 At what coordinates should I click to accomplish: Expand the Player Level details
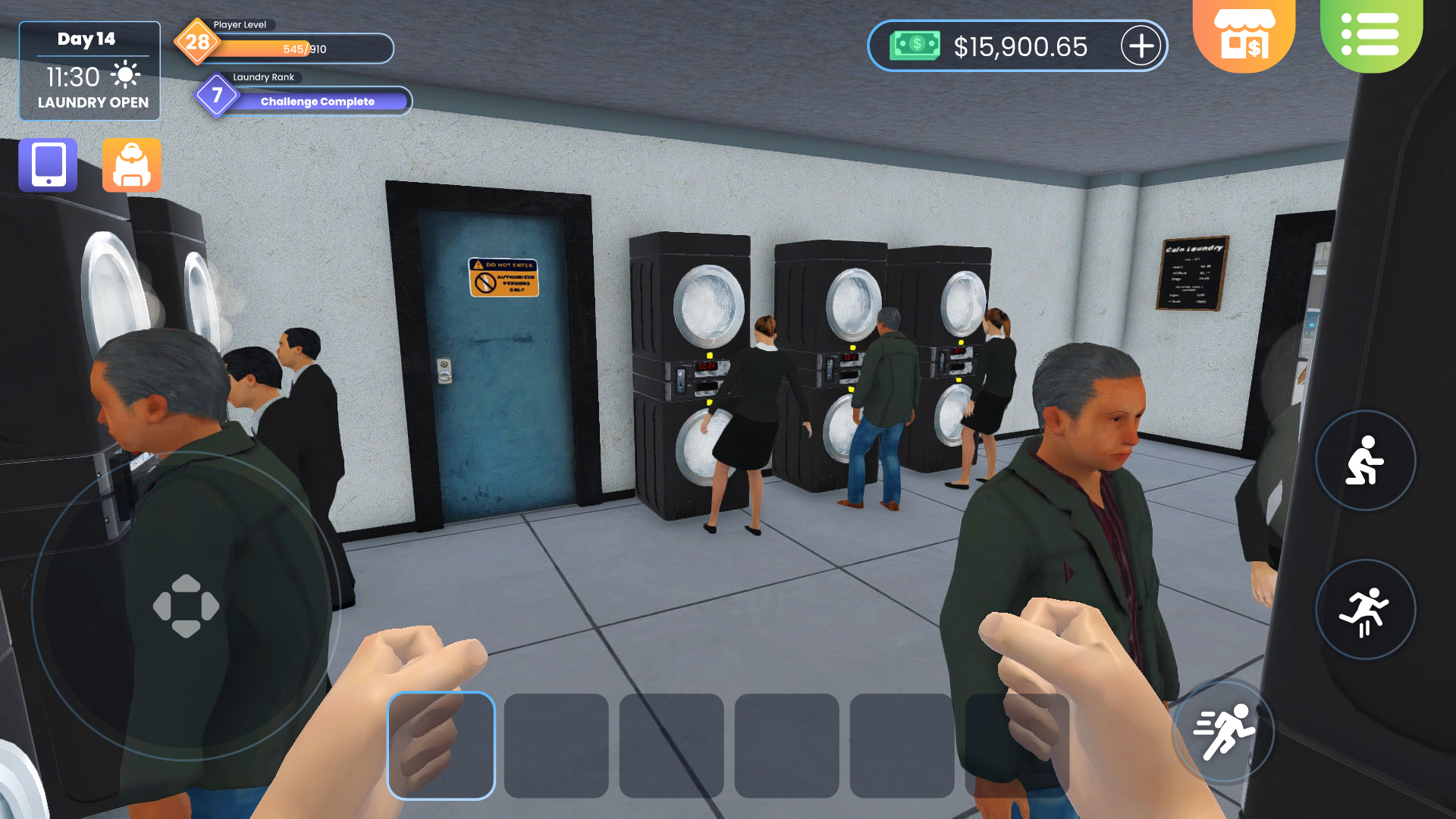(199, 42)
